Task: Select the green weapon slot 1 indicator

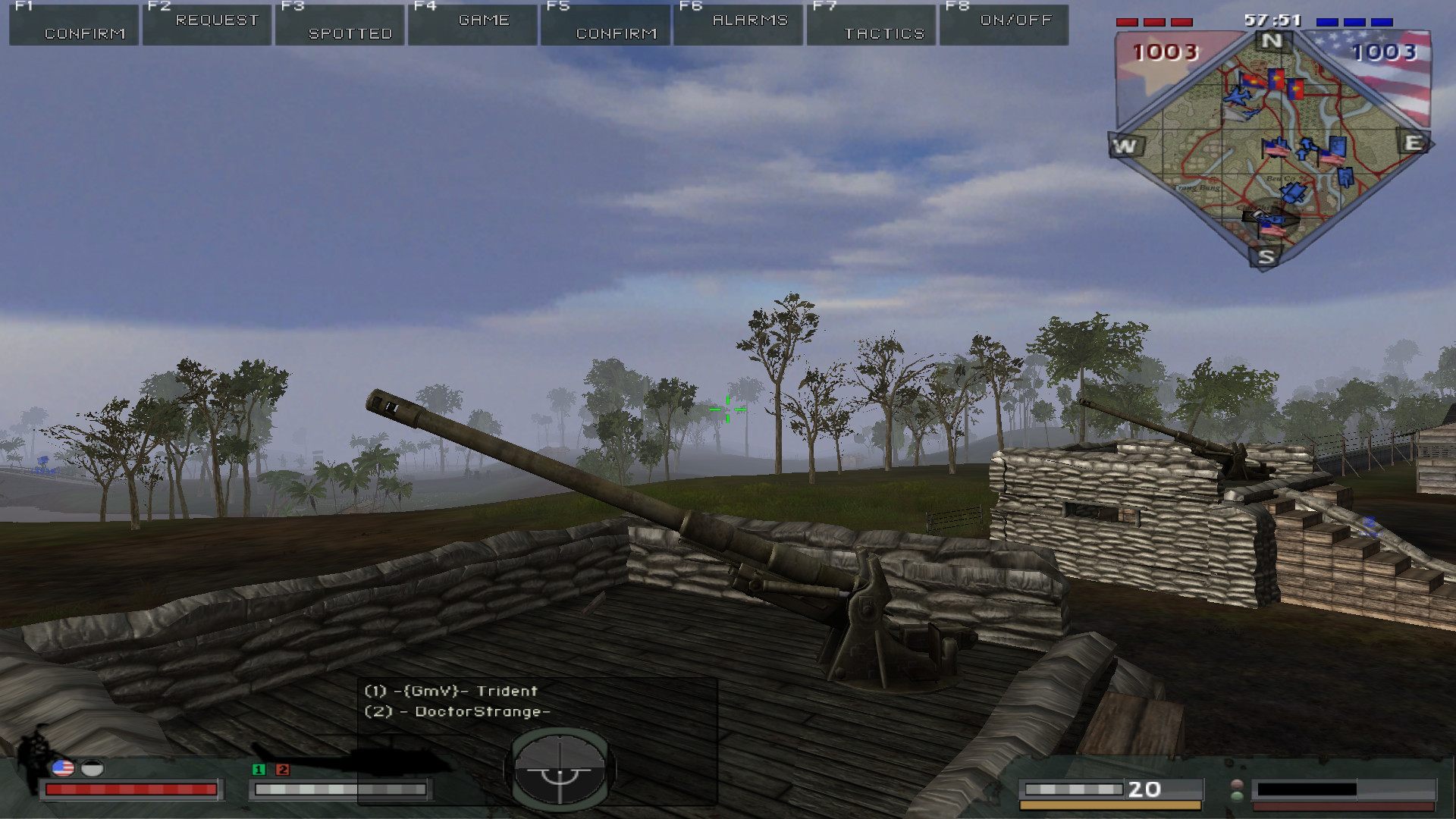Action: click(x=259, y=770)
